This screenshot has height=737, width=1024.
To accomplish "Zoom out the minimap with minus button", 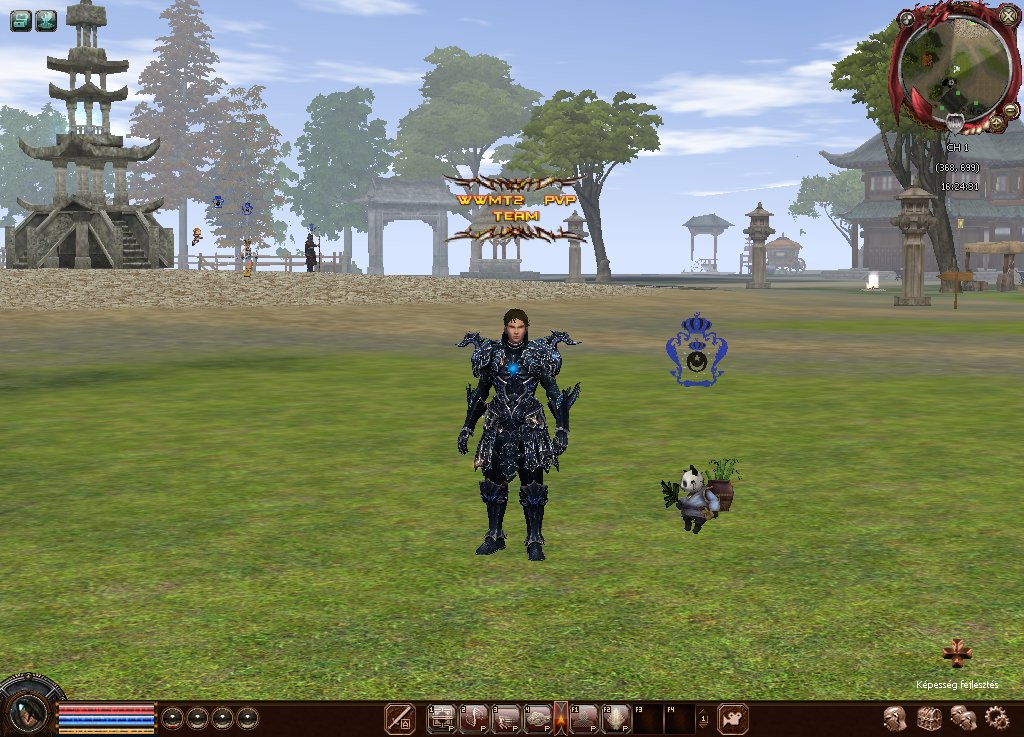I will 1011,109.
